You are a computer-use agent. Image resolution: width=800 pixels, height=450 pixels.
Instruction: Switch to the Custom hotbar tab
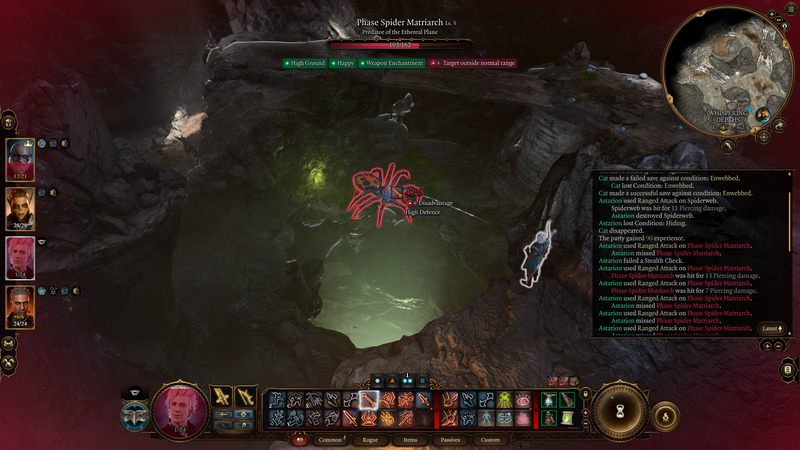point(490,439)
